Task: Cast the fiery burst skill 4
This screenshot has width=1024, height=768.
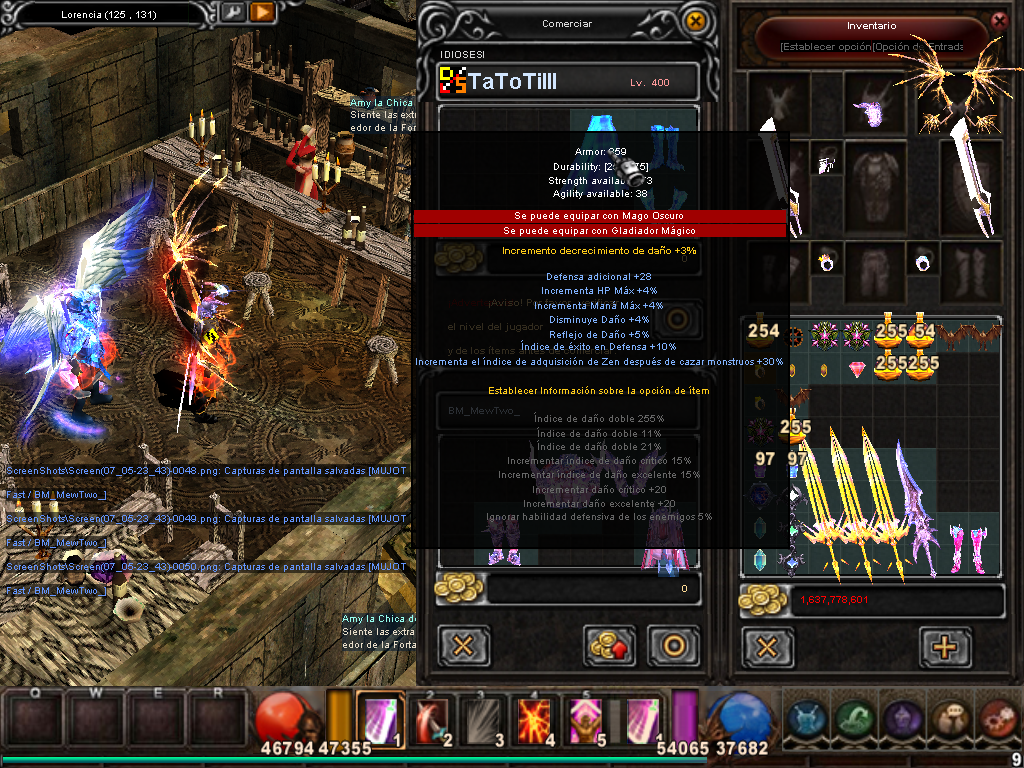Action: pyautogui.click(x=533, y=718)
